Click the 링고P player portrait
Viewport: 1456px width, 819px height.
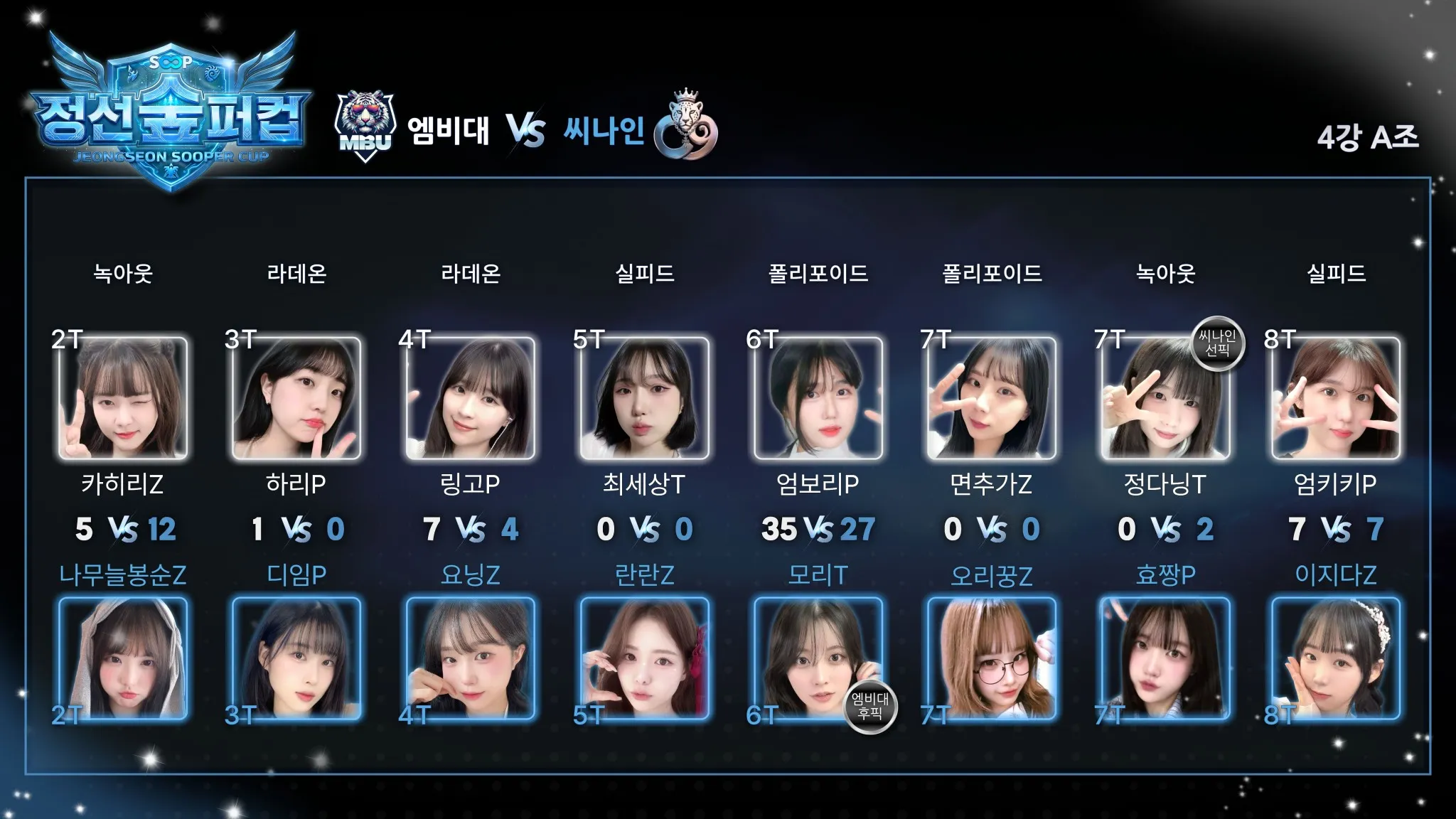[x=470, y=398]
